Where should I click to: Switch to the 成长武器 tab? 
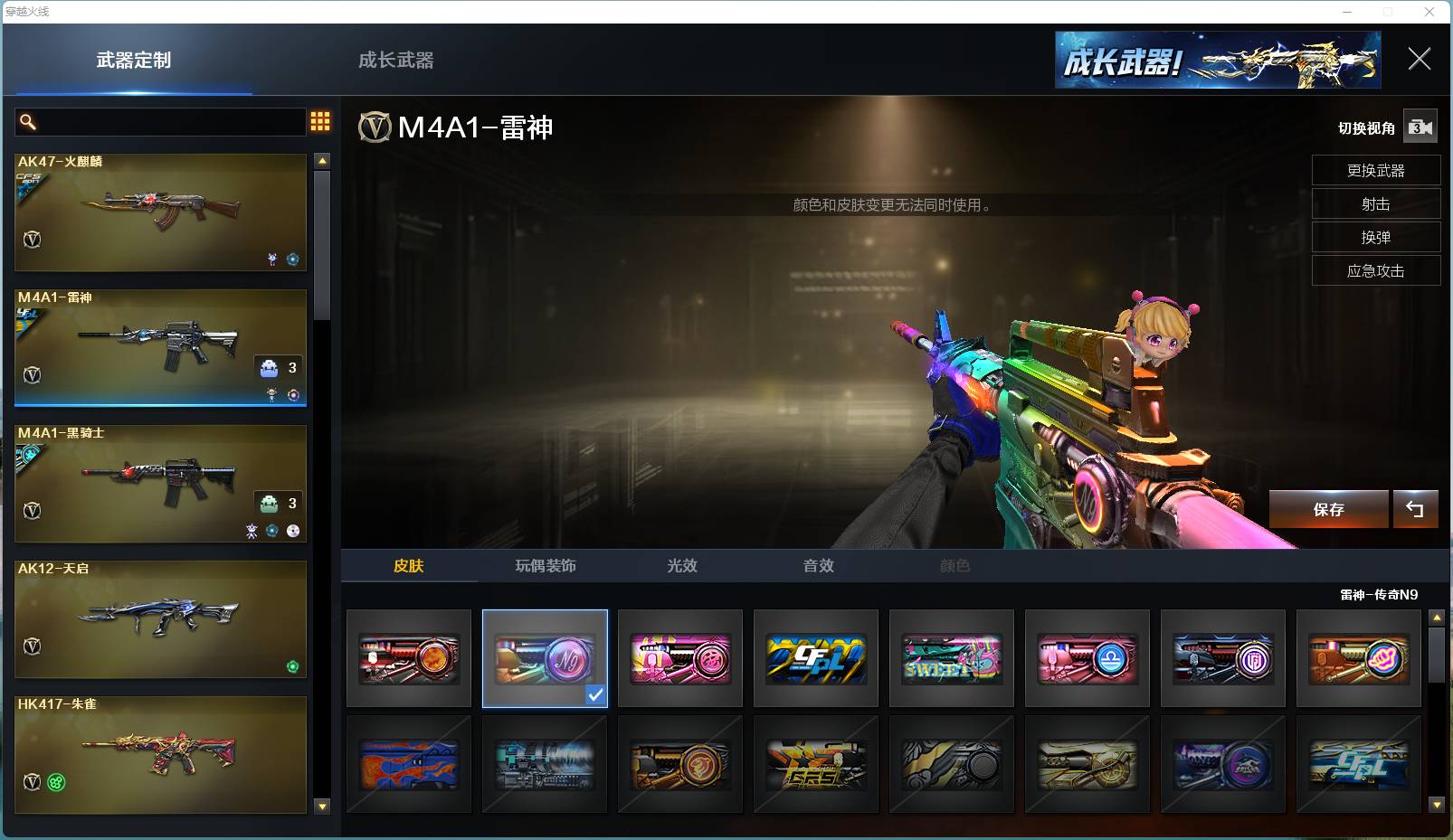(x=395, y=61)
